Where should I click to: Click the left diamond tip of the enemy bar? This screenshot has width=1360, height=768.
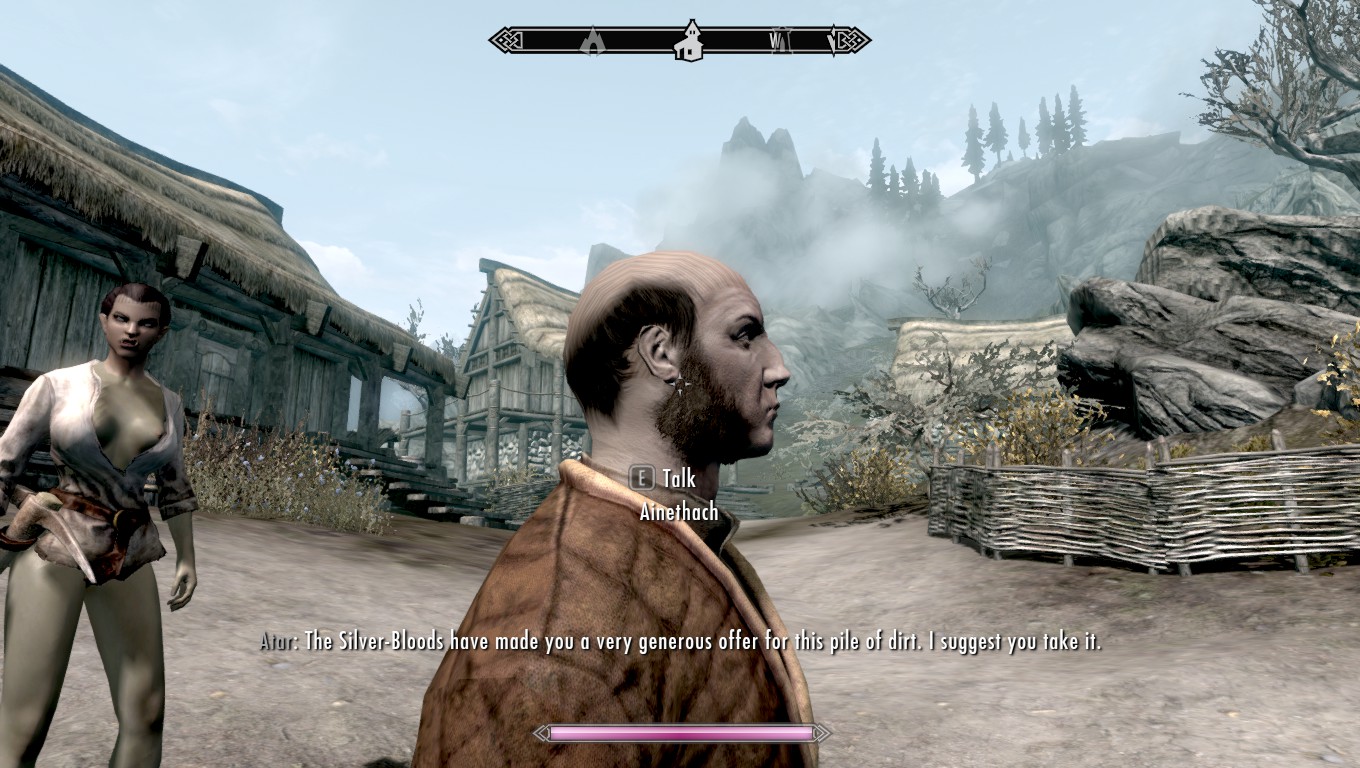coord(539,733)
